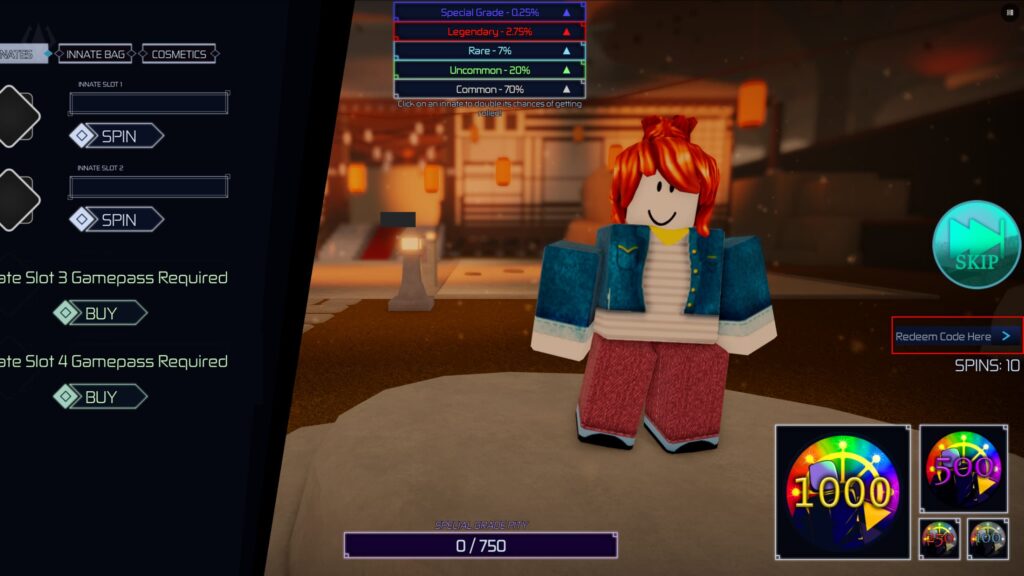Purchase the 1000 spins pack
The width and height of the screenshot is (1024, 576).
click(842, 491)
